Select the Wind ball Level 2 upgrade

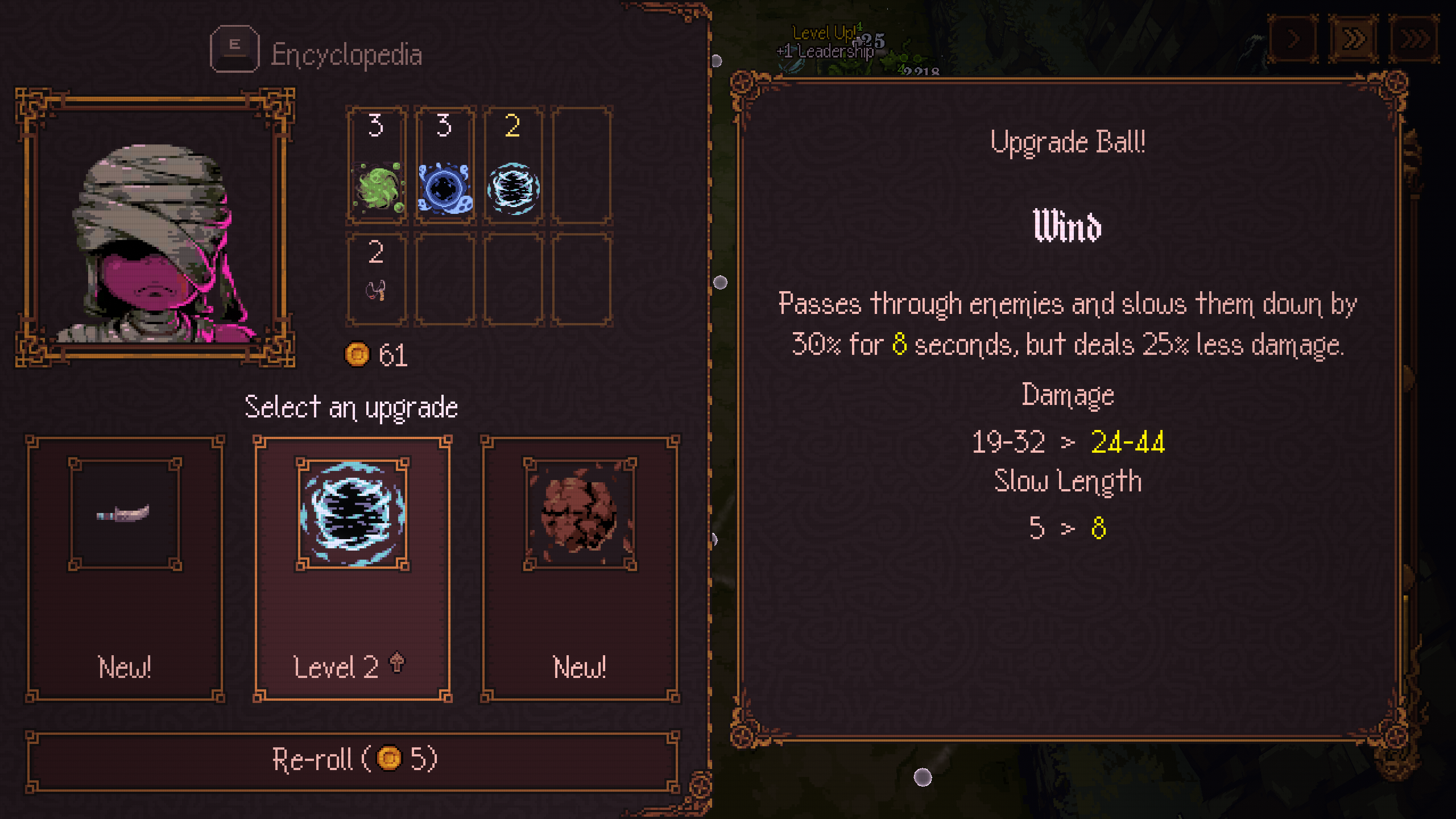pos(352,569)
